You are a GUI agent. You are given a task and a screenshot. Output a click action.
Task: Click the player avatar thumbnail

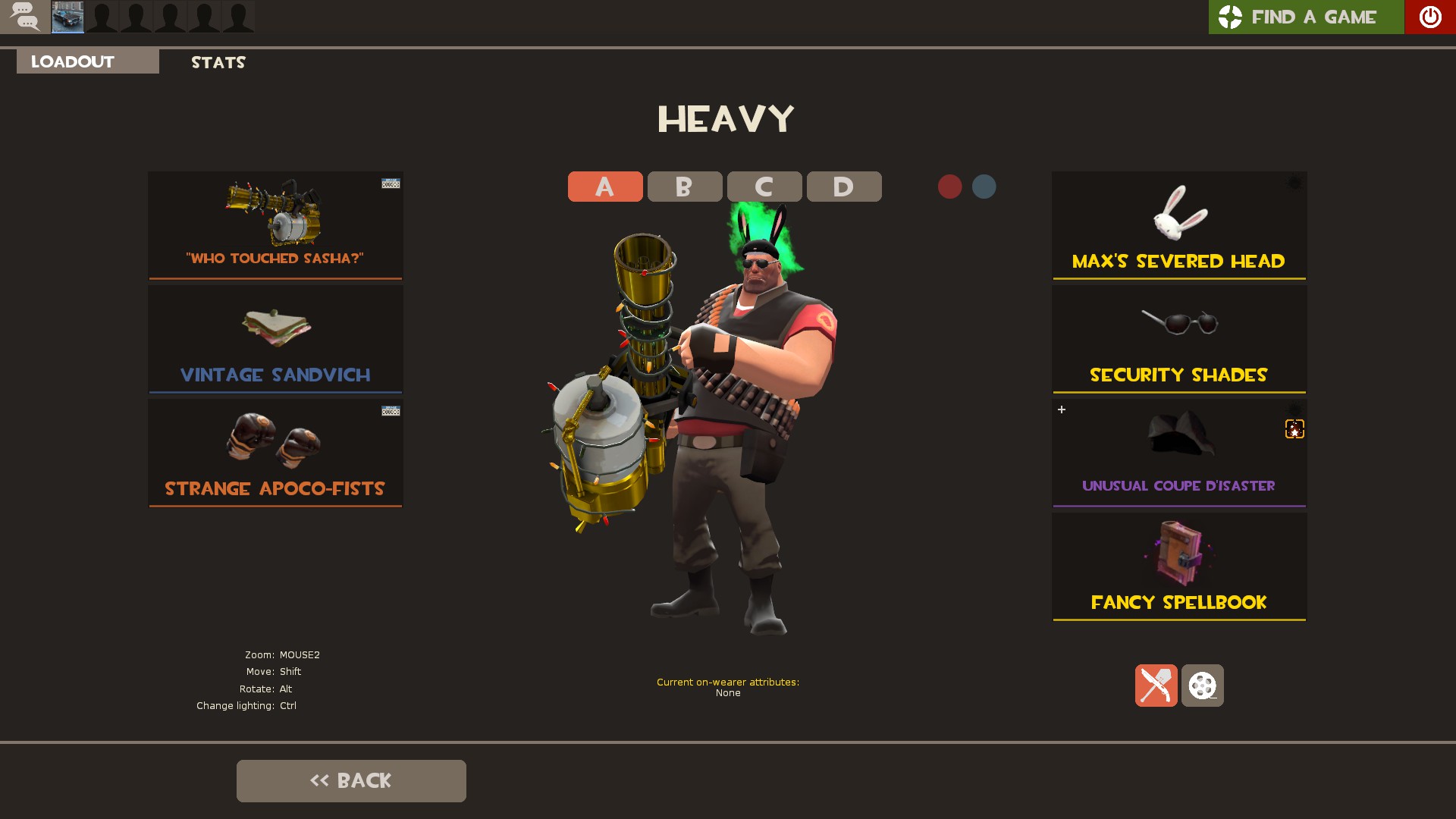click(67, 17)
